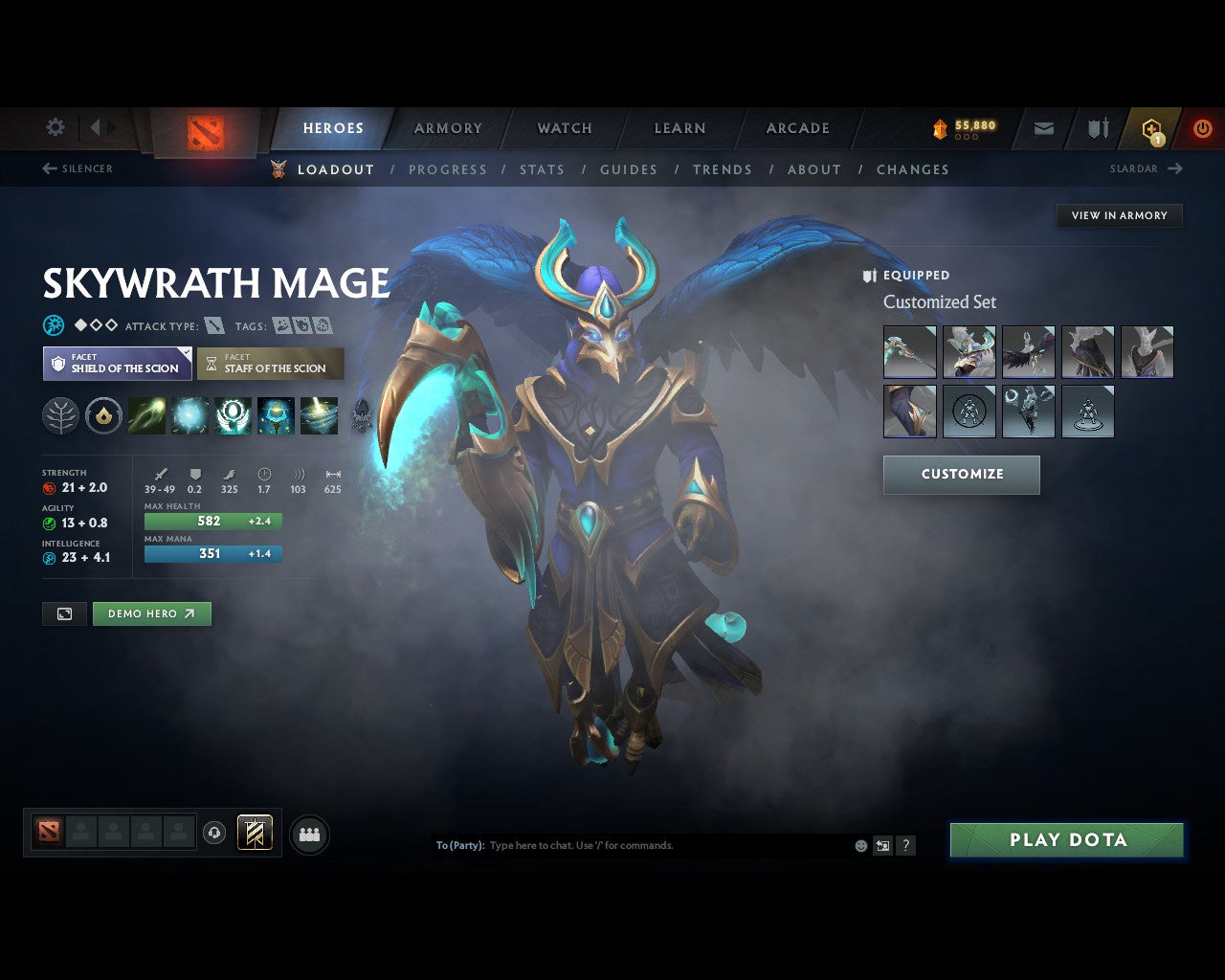1225x980 pixels.
Task: Click the friends list icon near party slots
Action: point(308,833)
